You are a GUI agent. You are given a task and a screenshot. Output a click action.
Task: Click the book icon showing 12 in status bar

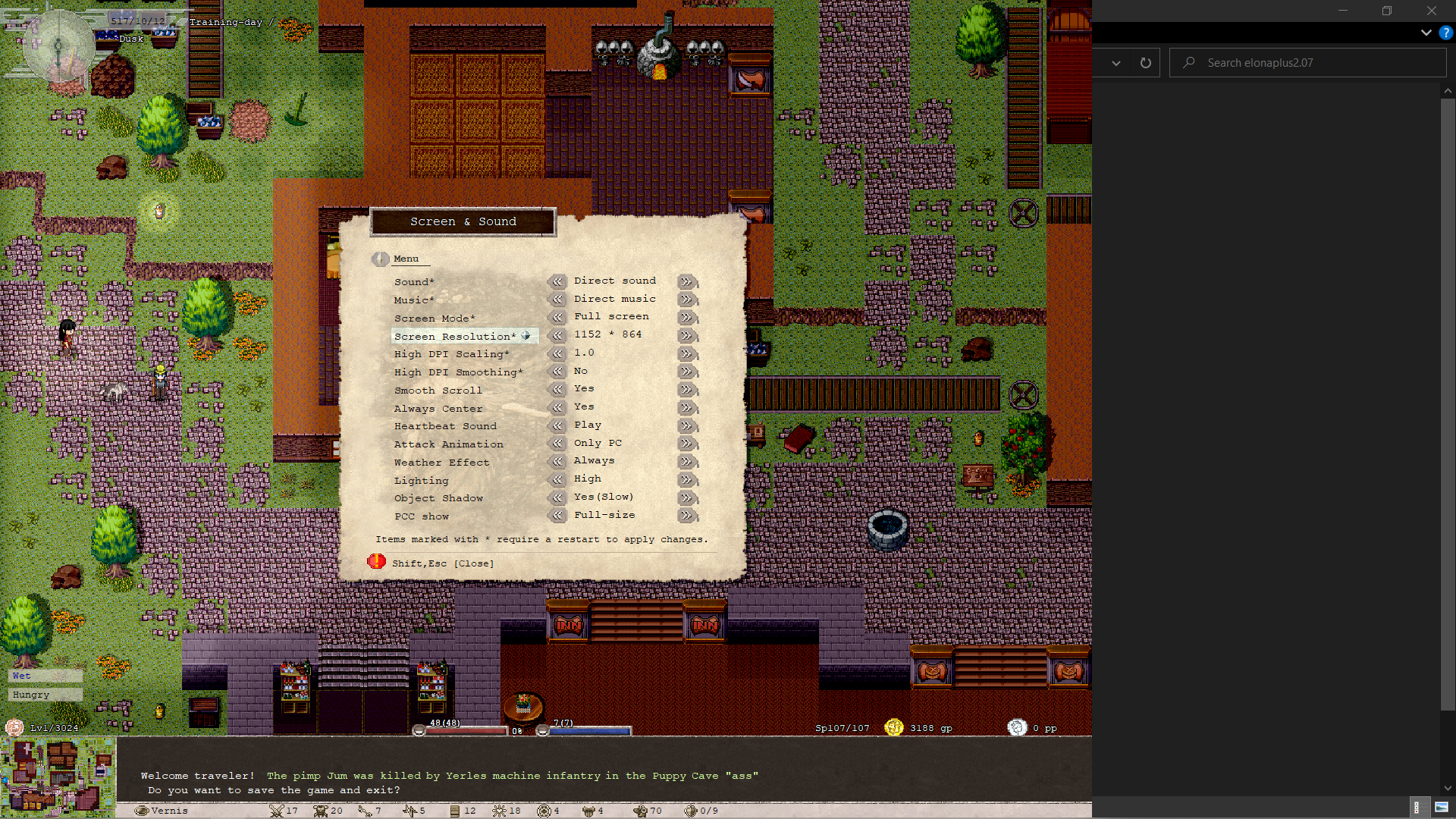[454, 810]
